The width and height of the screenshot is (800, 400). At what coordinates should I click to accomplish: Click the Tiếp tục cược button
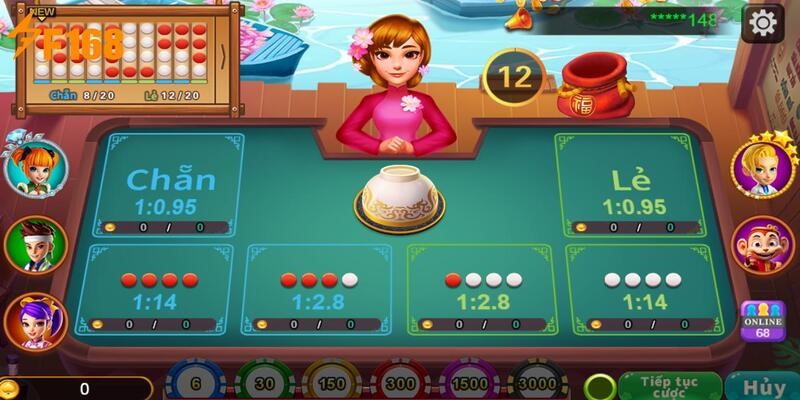pyautogui.click(x=670, y=386)
